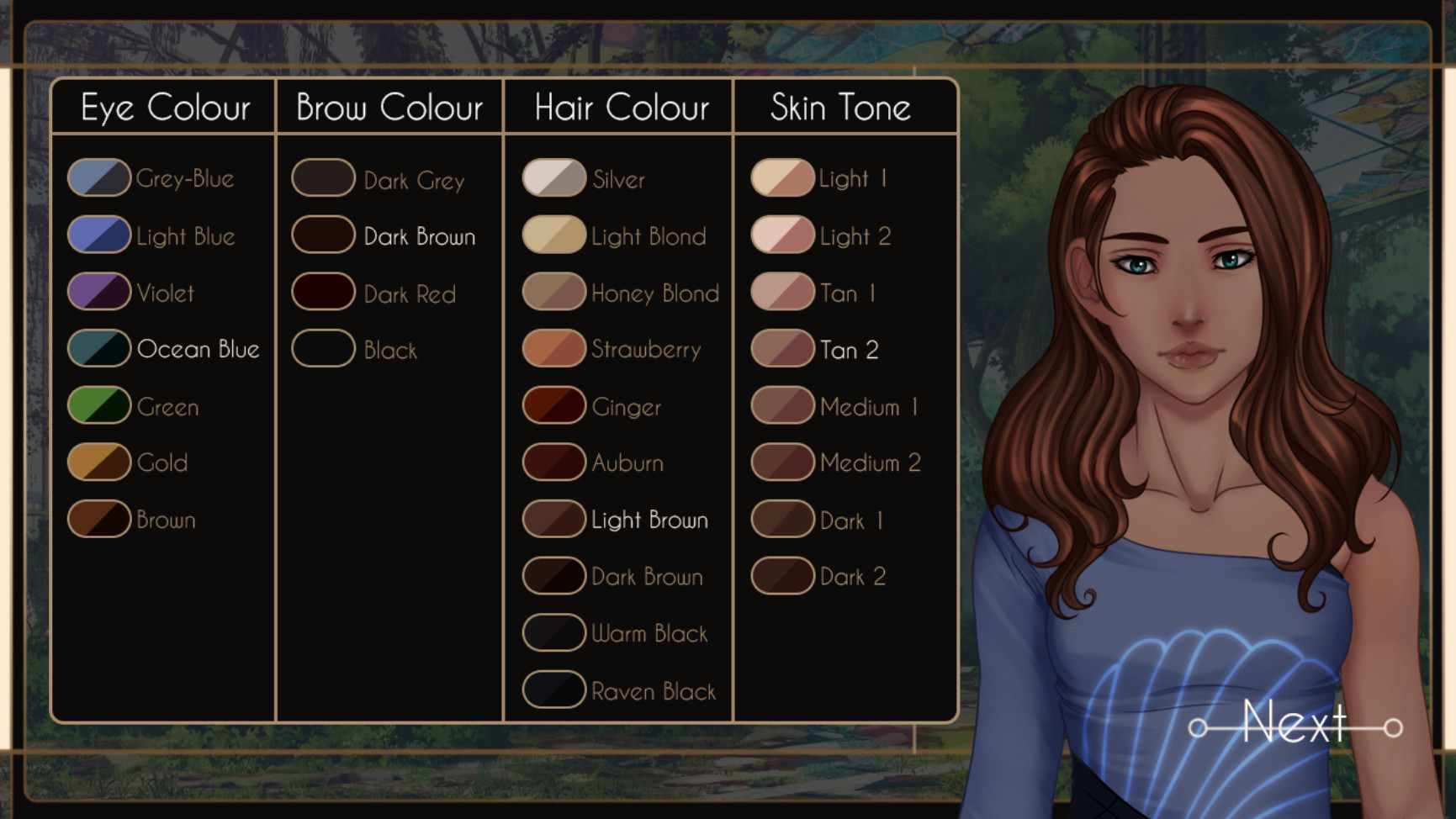1456x819 pixels.
Task: Choose the Honey Blond hair colour
Action: 553,292
